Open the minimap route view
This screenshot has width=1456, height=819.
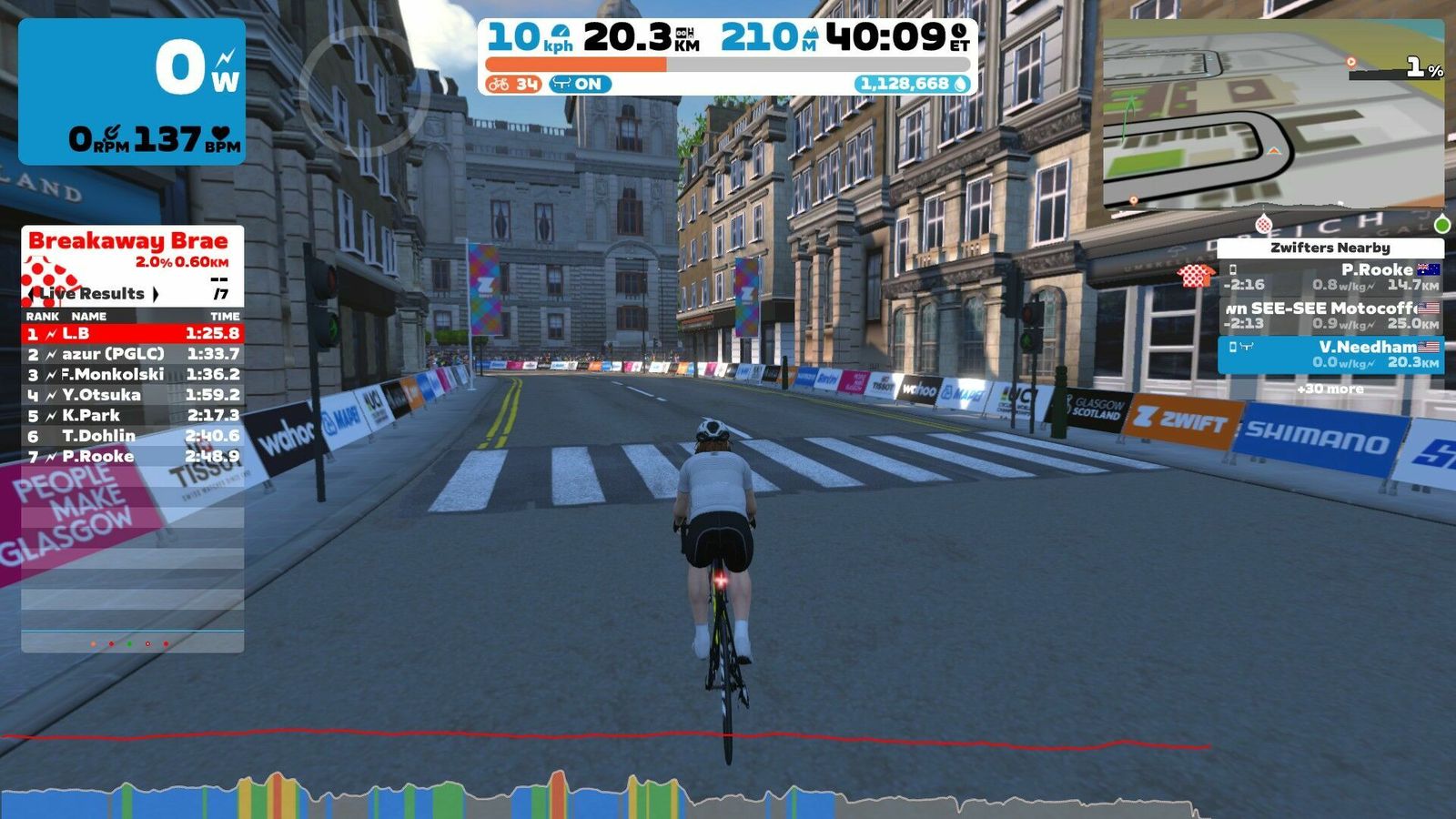(x=1272, y=114)
